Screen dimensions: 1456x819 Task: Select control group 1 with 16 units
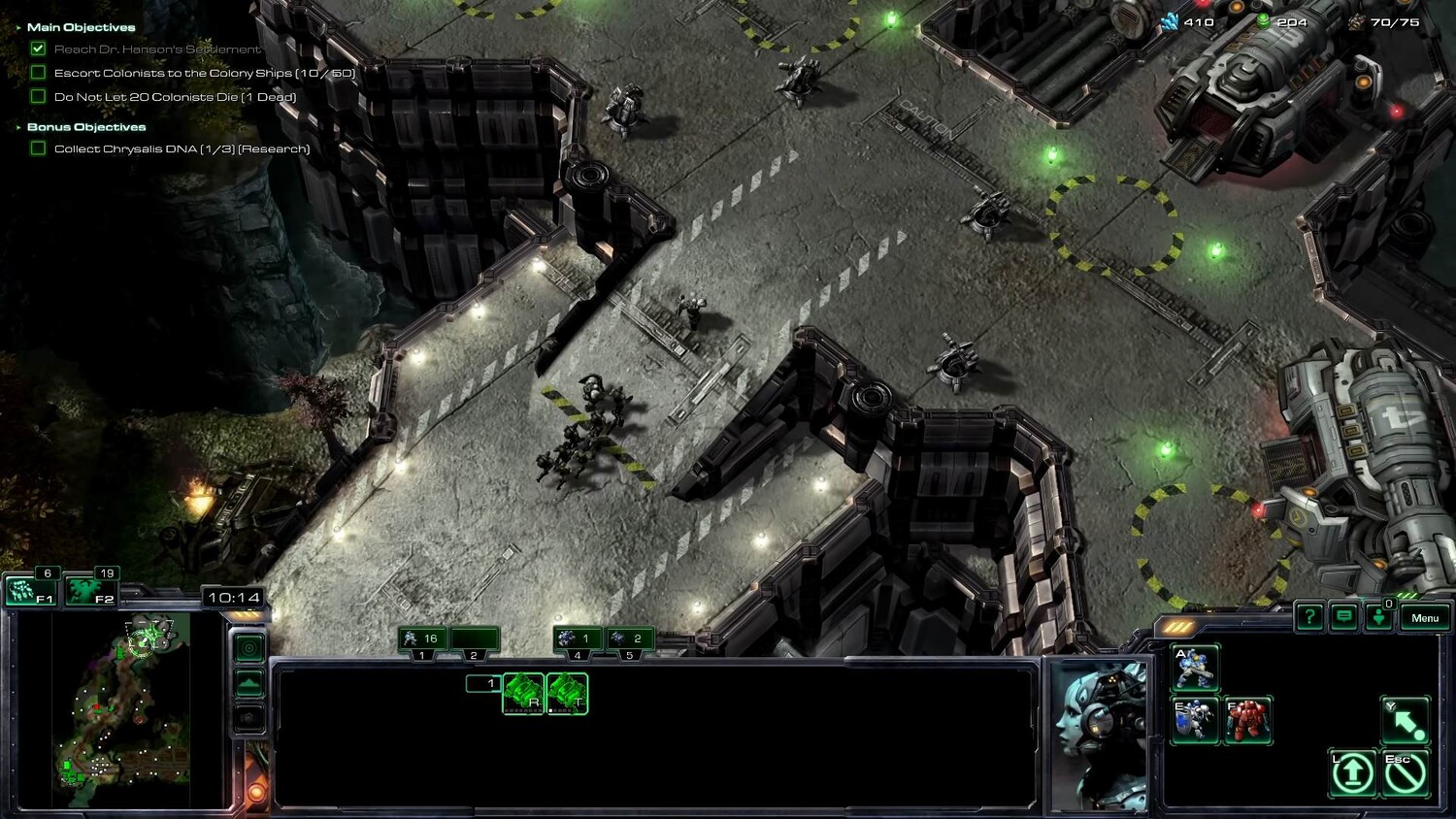(x=422, y=639)
